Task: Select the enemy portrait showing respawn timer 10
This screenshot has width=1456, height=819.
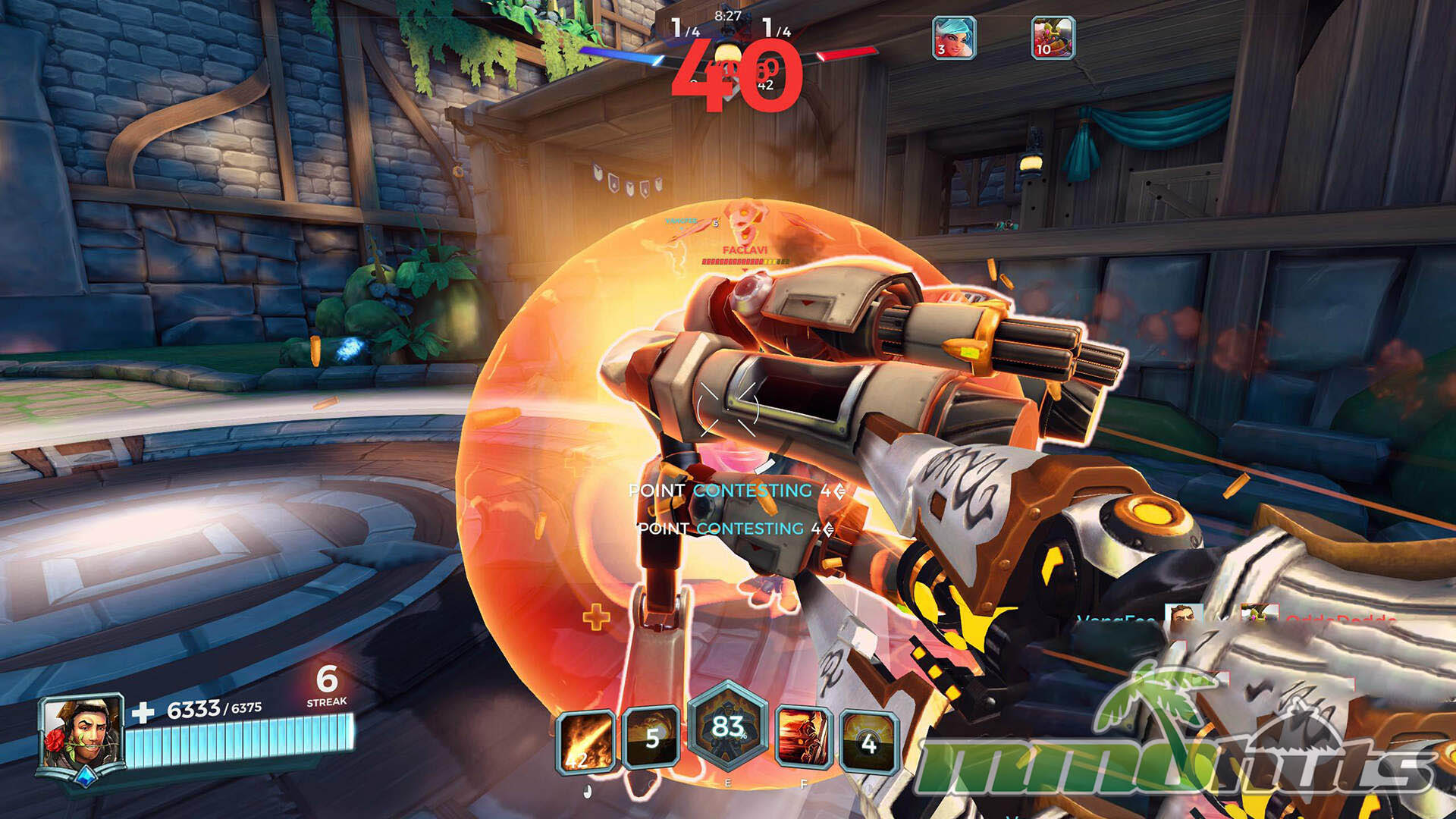Action: (1053, 37)
